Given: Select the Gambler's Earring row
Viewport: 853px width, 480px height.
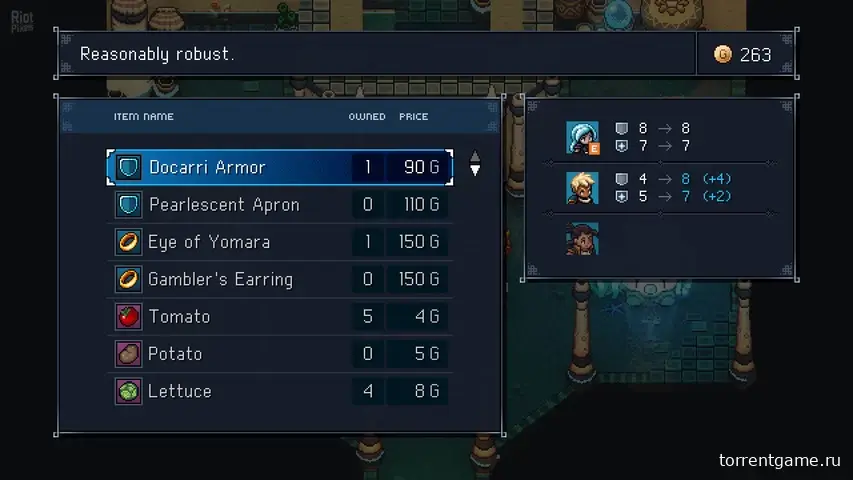Looking at the screenshot, I should point(279,279).
